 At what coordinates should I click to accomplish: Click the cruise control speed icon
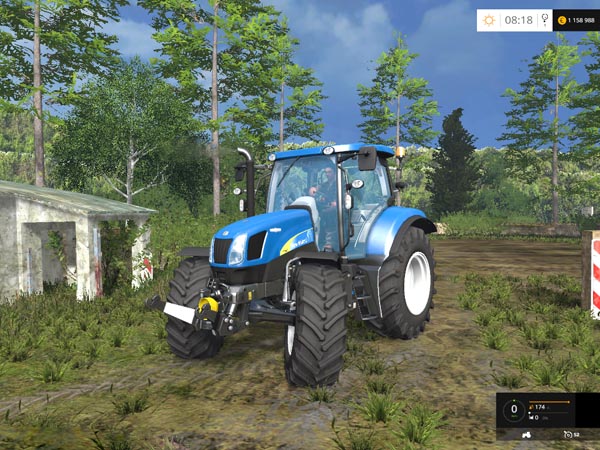tap(568, 435)
